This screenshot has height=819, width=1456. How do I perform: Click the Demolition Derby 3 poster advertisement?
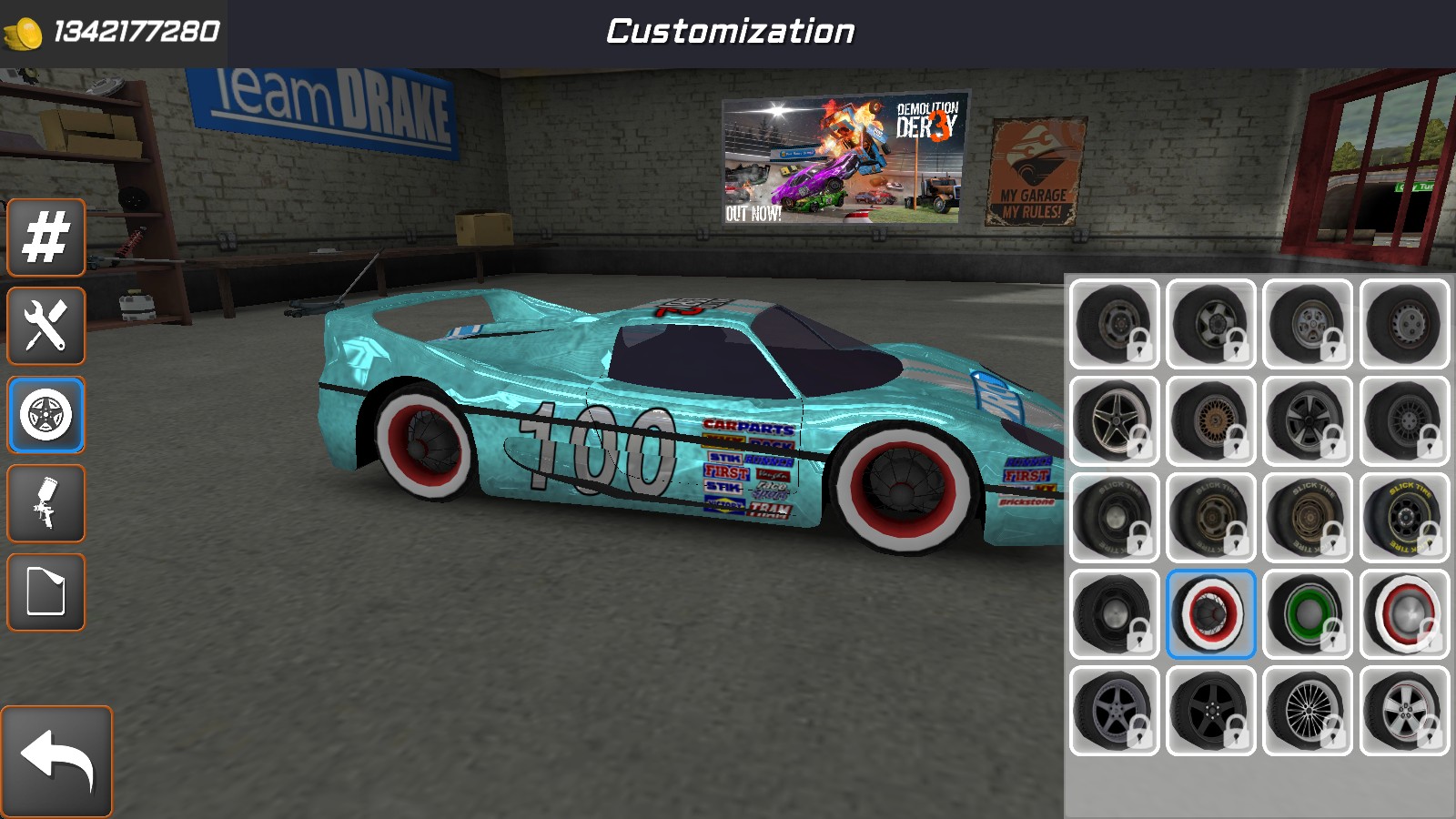coord(842,159)
